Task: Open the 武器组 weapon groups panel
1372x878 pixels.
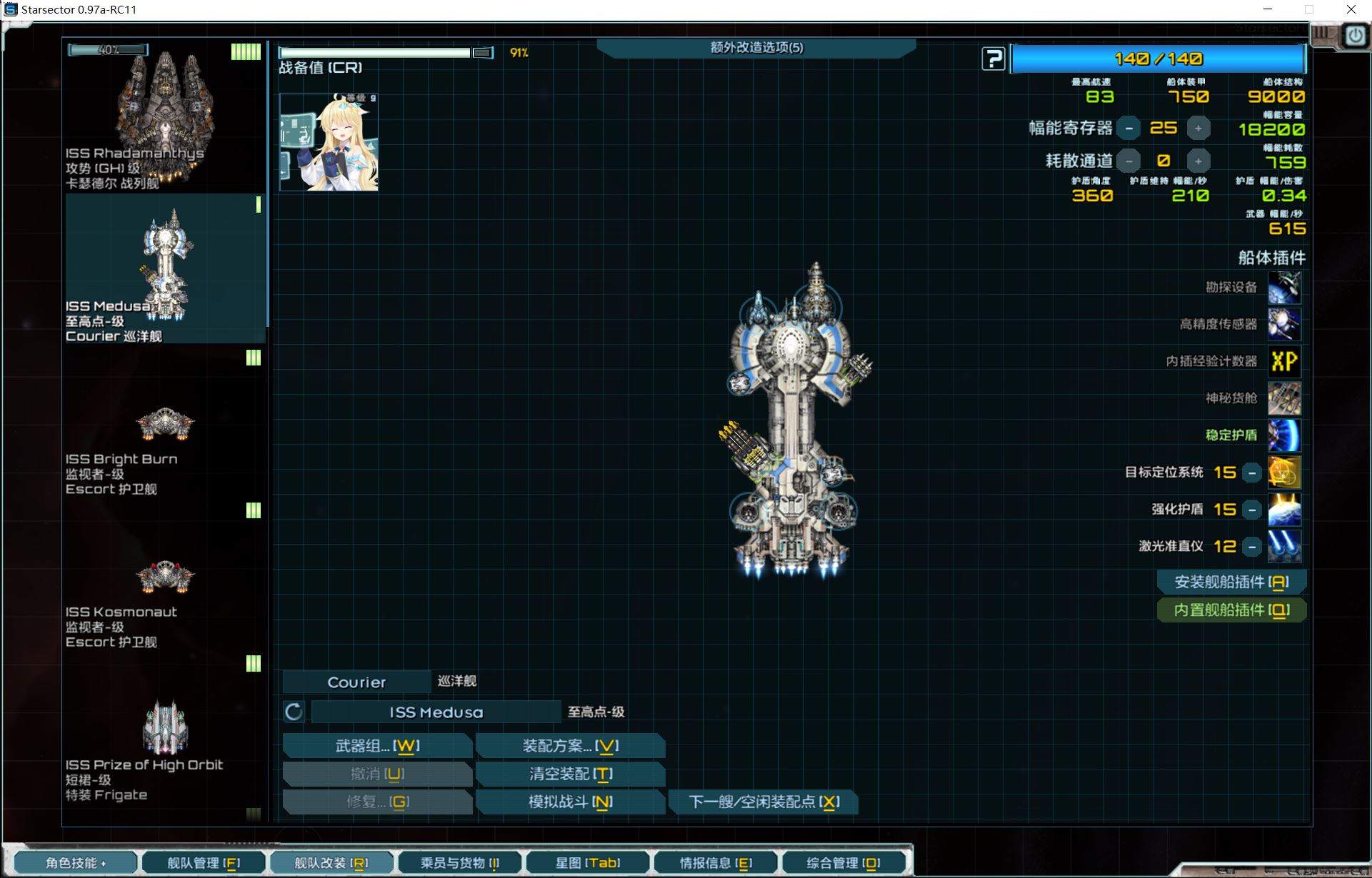Action: coord(377,746)
